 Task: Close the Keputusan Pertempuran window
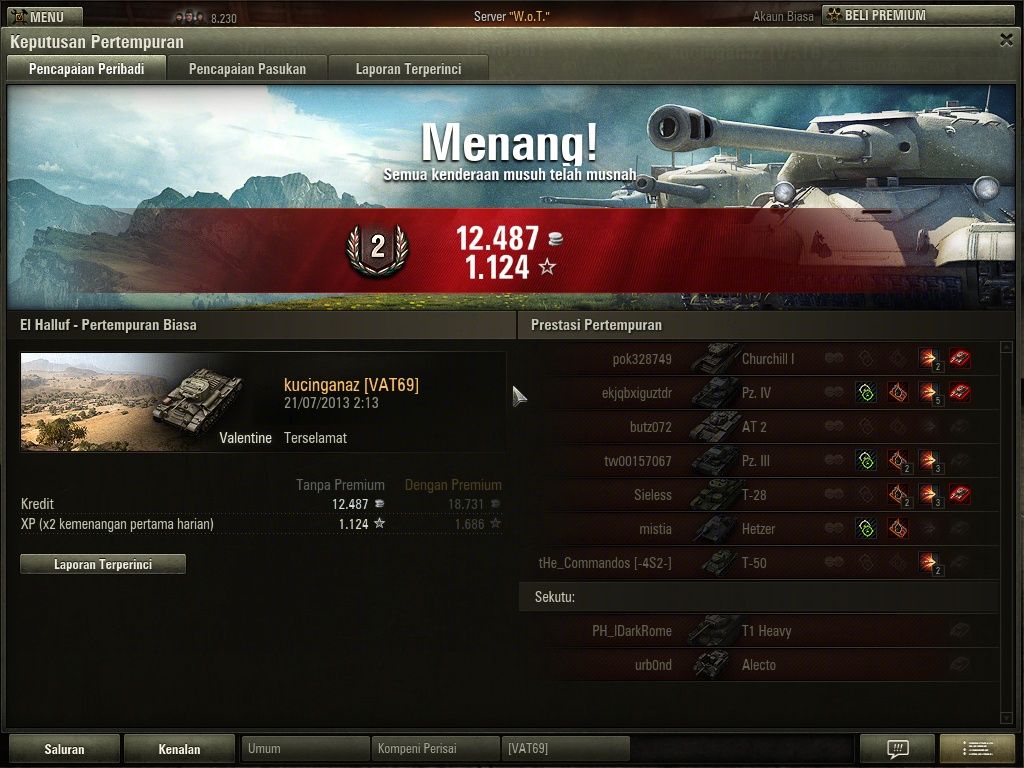[x=1006, y=40]
